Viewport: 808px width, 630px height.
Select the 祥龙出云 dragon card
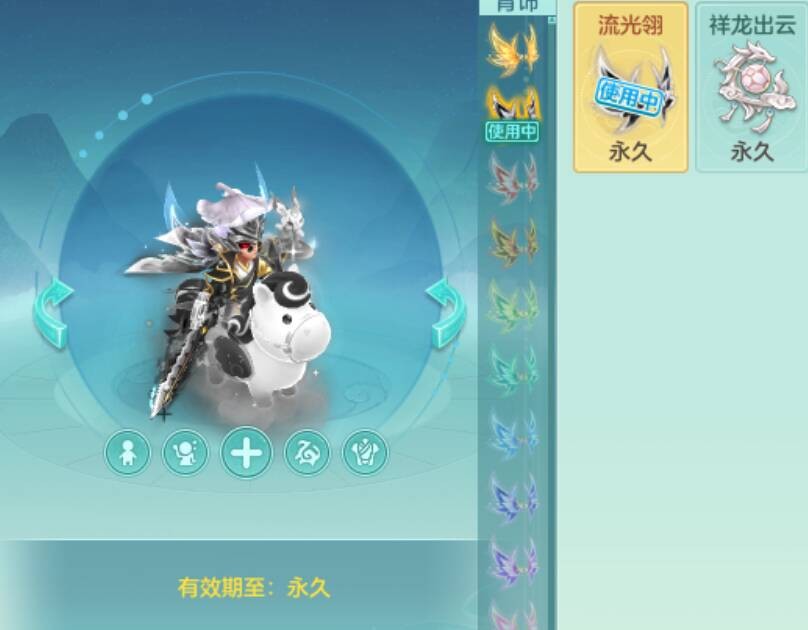752,87
